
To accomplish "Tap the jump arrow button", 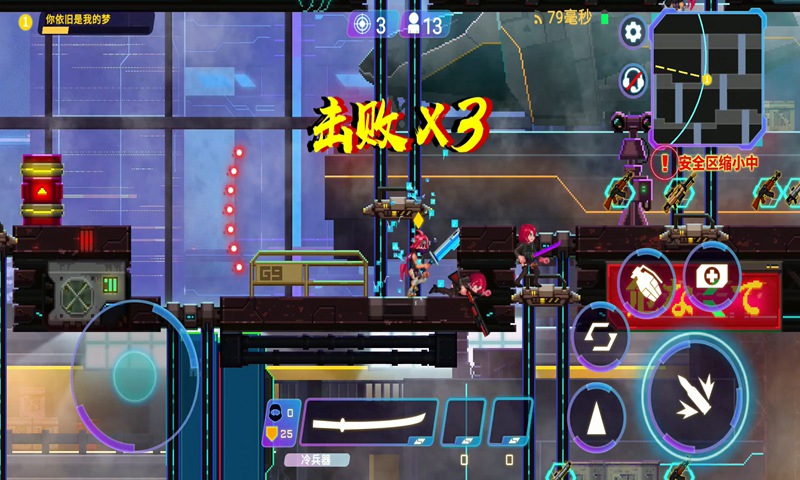I will pyautogui.click(x=596, y=418).
